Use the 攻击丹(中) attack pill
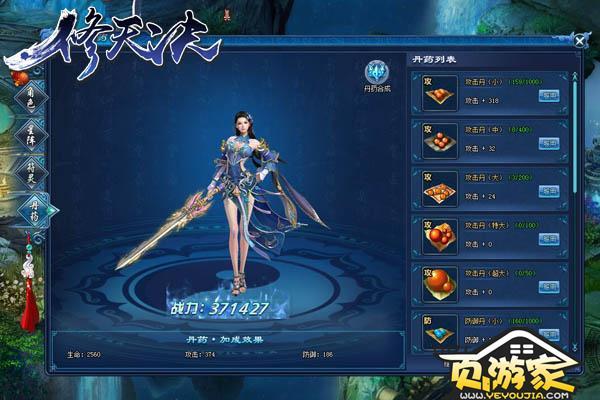Screen dimensions: 600x400 [x=548, y=143]
